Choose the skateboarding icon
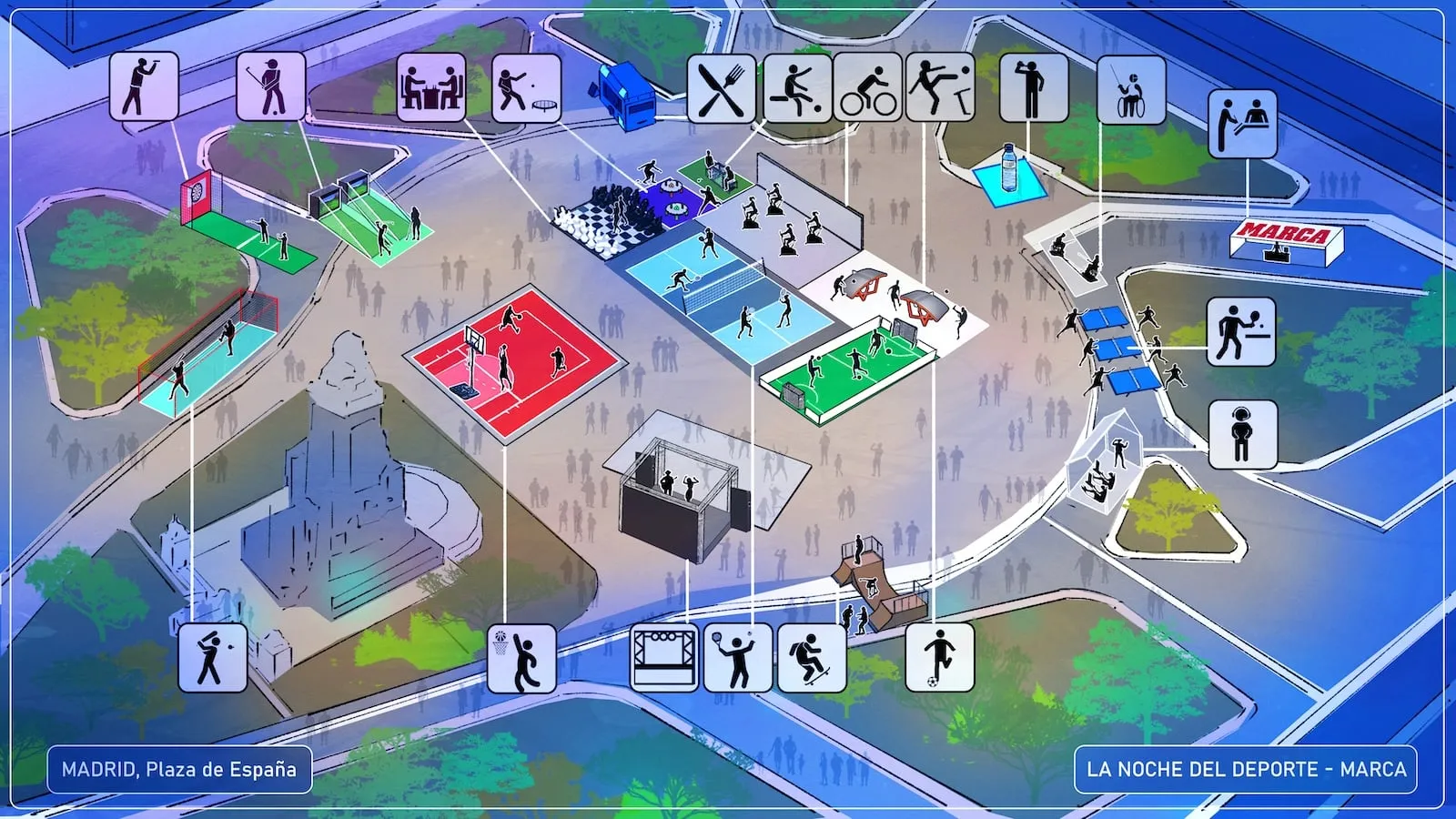Viewport: 1456px width, 819px height. (x=812, y=657)
